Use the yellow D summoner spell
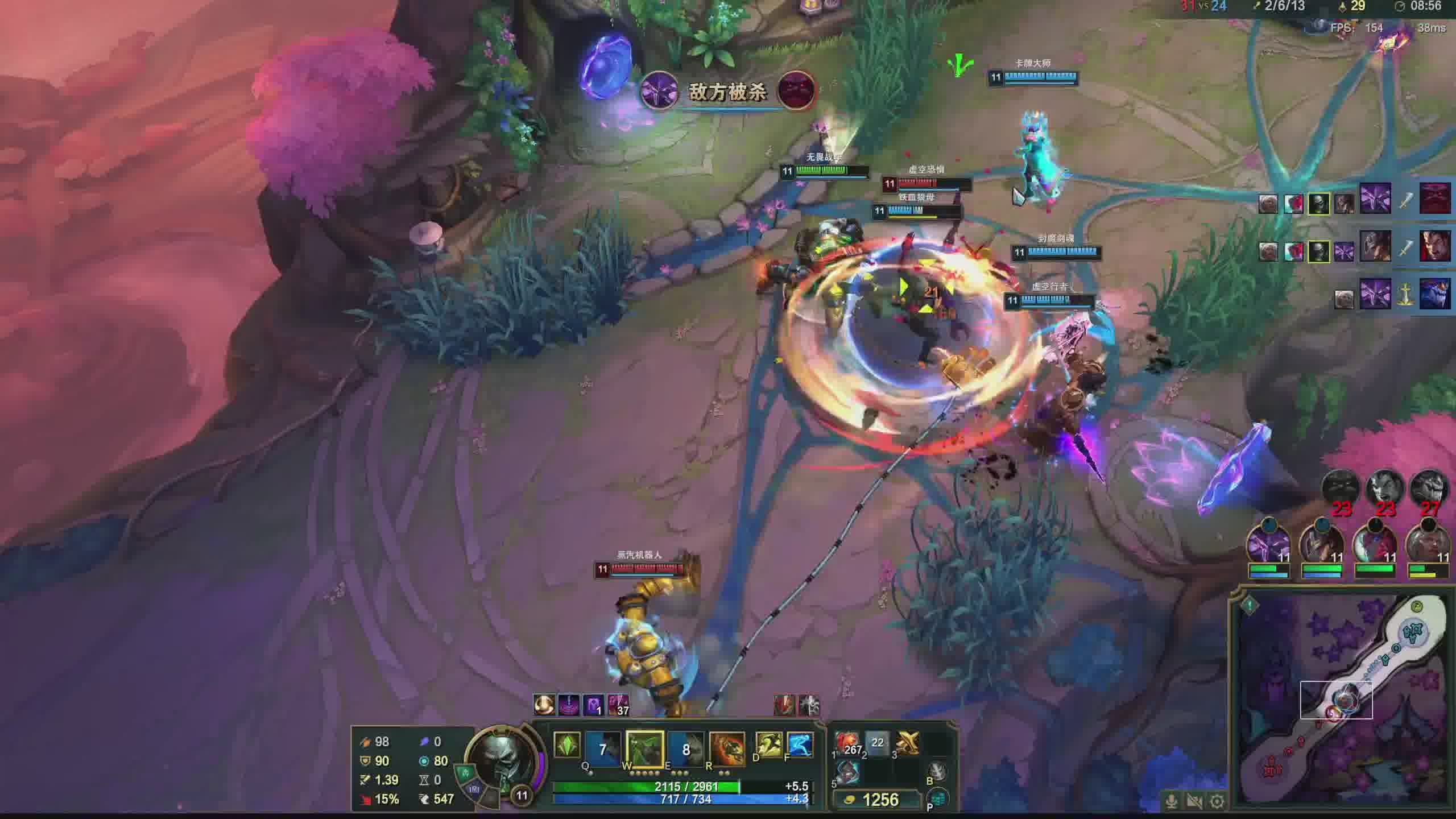This screenshot has height=819, width=1456. coord(768,745)
